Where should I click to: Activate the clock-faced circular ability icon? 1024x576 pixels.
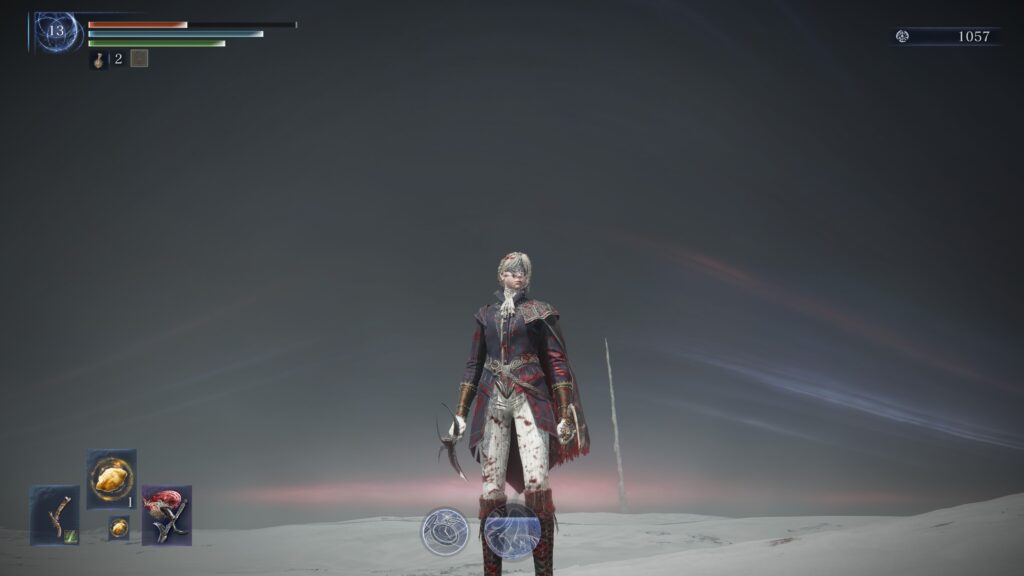(445, 531)
